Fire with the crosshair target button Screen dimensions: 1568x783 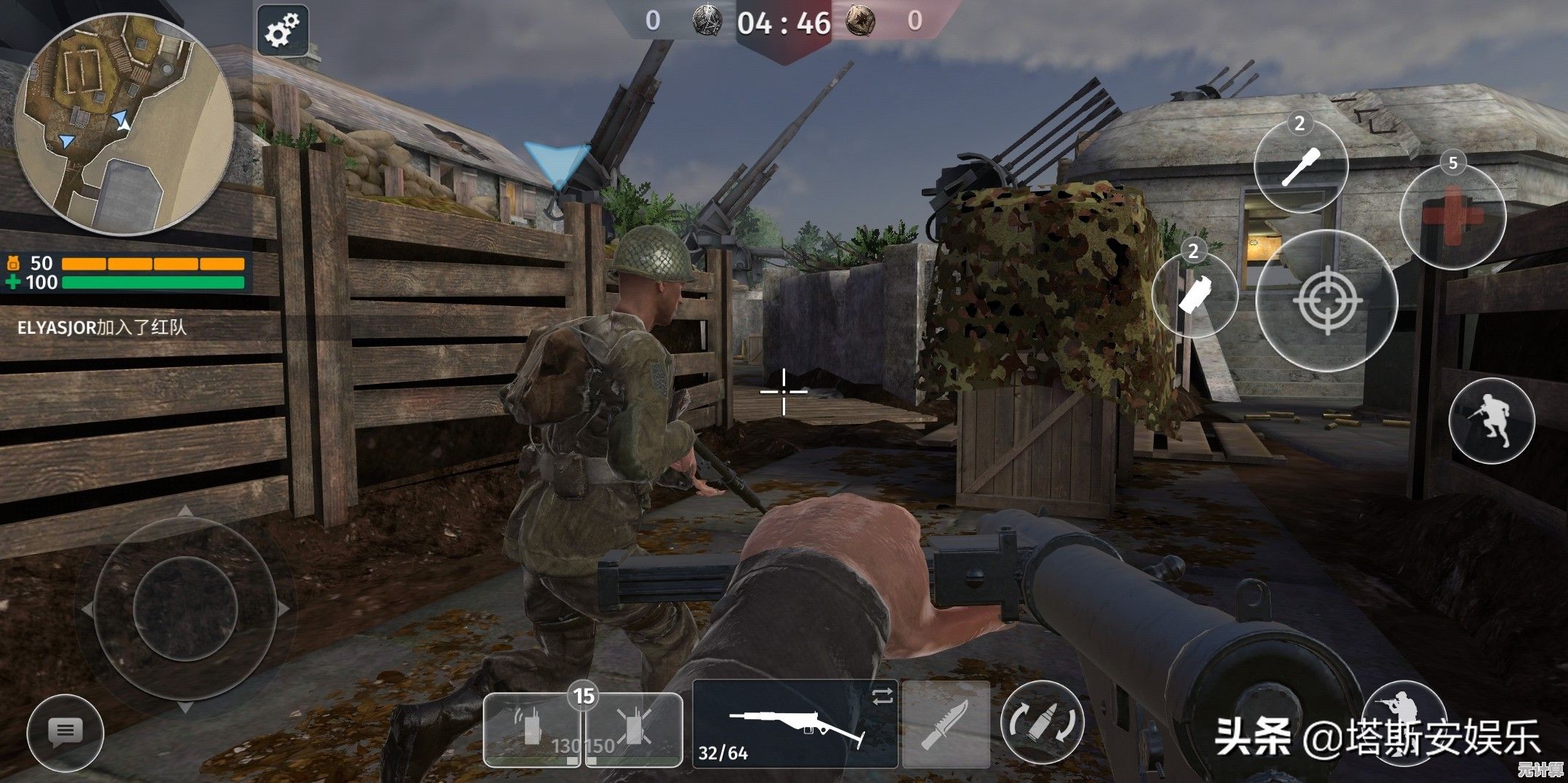(x=1327, y=300)
